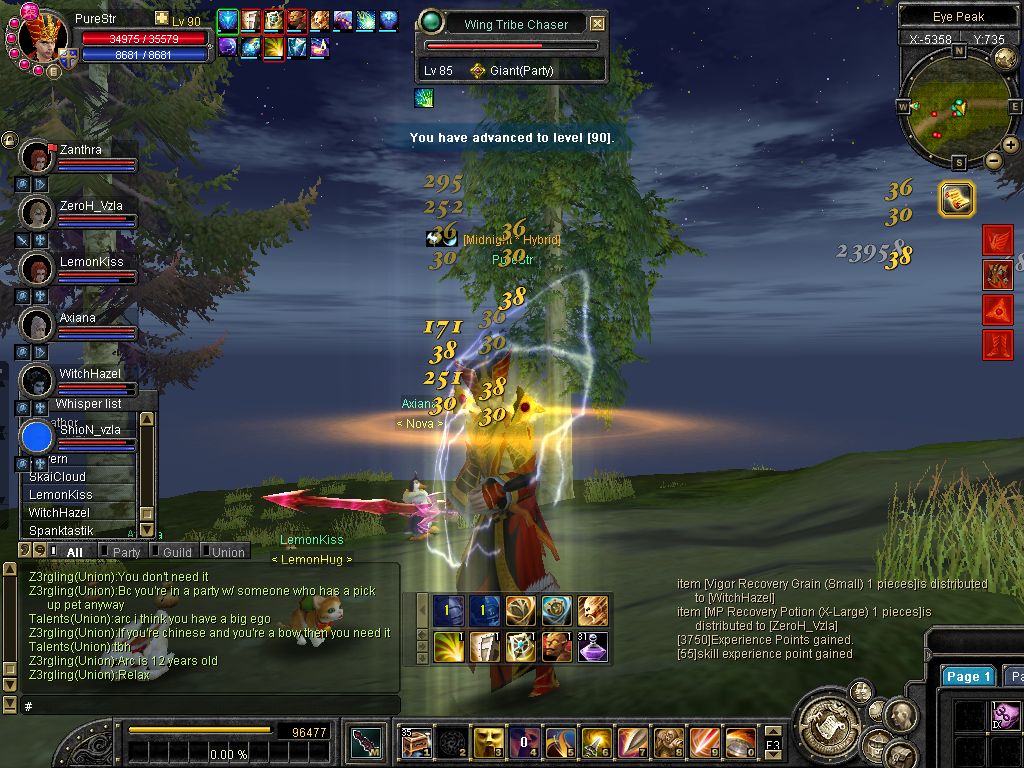Image resolution: width=1024 pixels, height=768 pixels.
Task: Switch to the Guild chat tab
Action: pos(177,552)
